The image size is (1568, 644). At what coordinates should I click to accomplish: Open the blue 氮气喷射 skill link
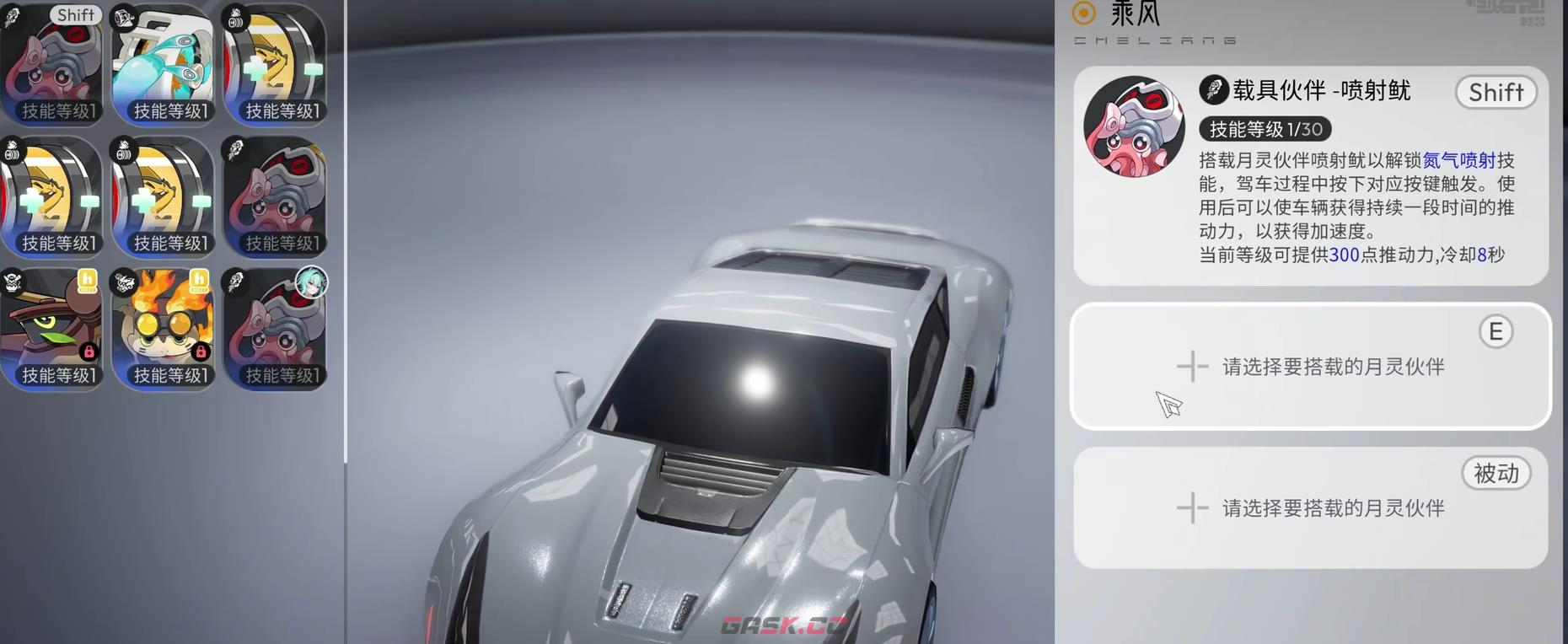click(1458, 160)
